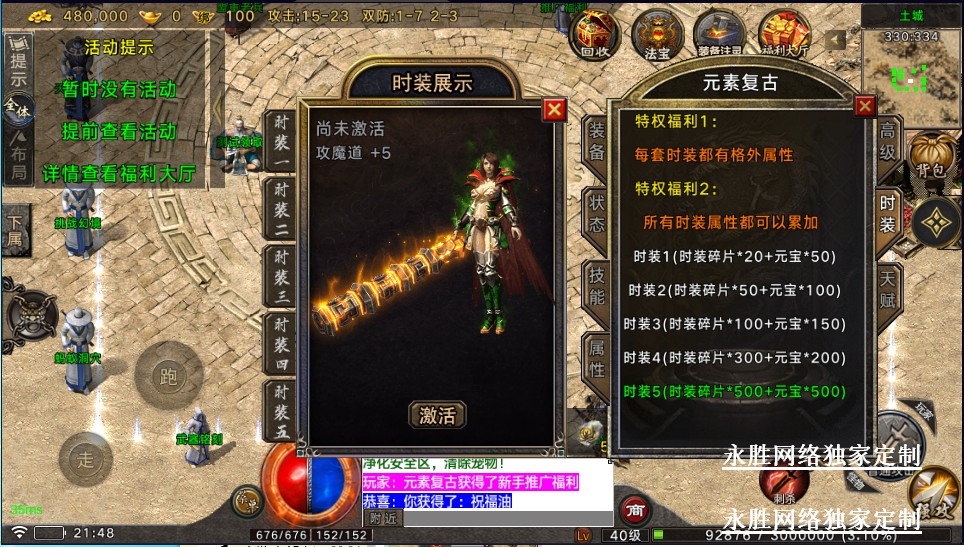The image size is (964, 547).
Task: Show the 时装四 costume tab
Action: [281, 343]
